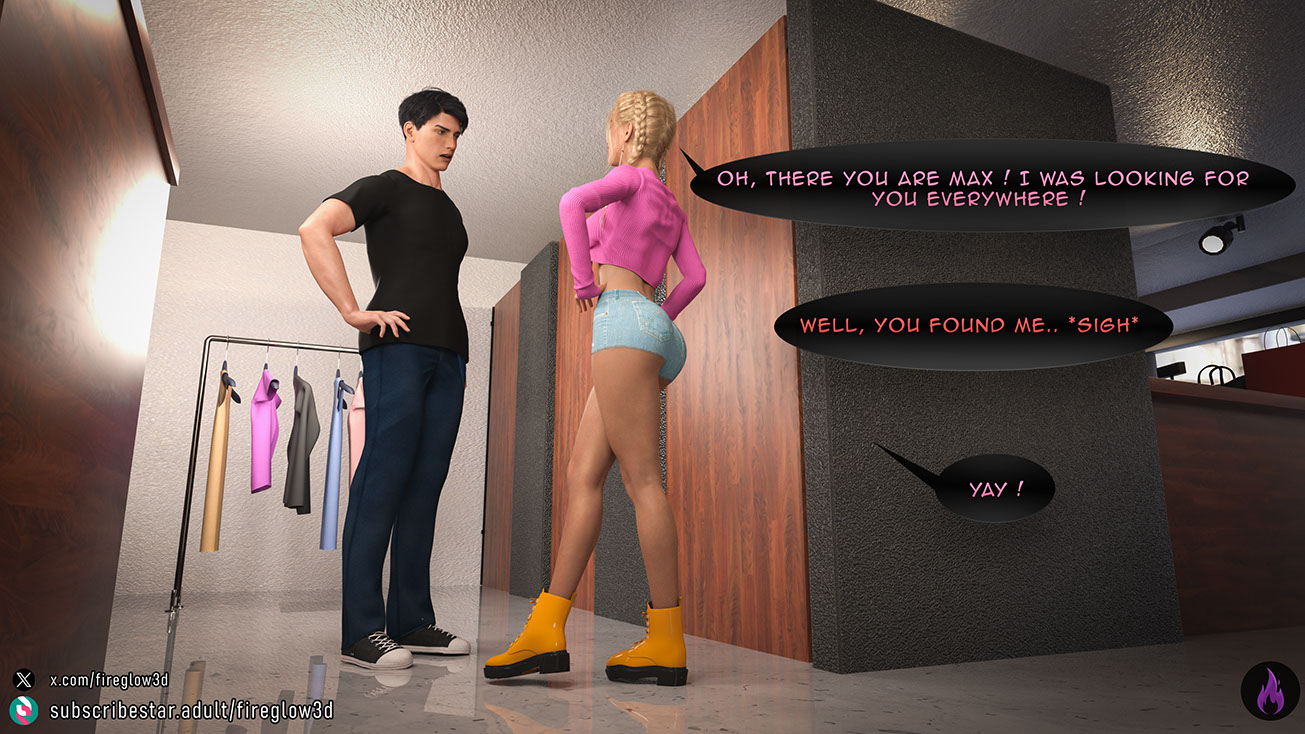Open the x.com/fireglow3d link
1305x734 pixels.
coord(109,680)
